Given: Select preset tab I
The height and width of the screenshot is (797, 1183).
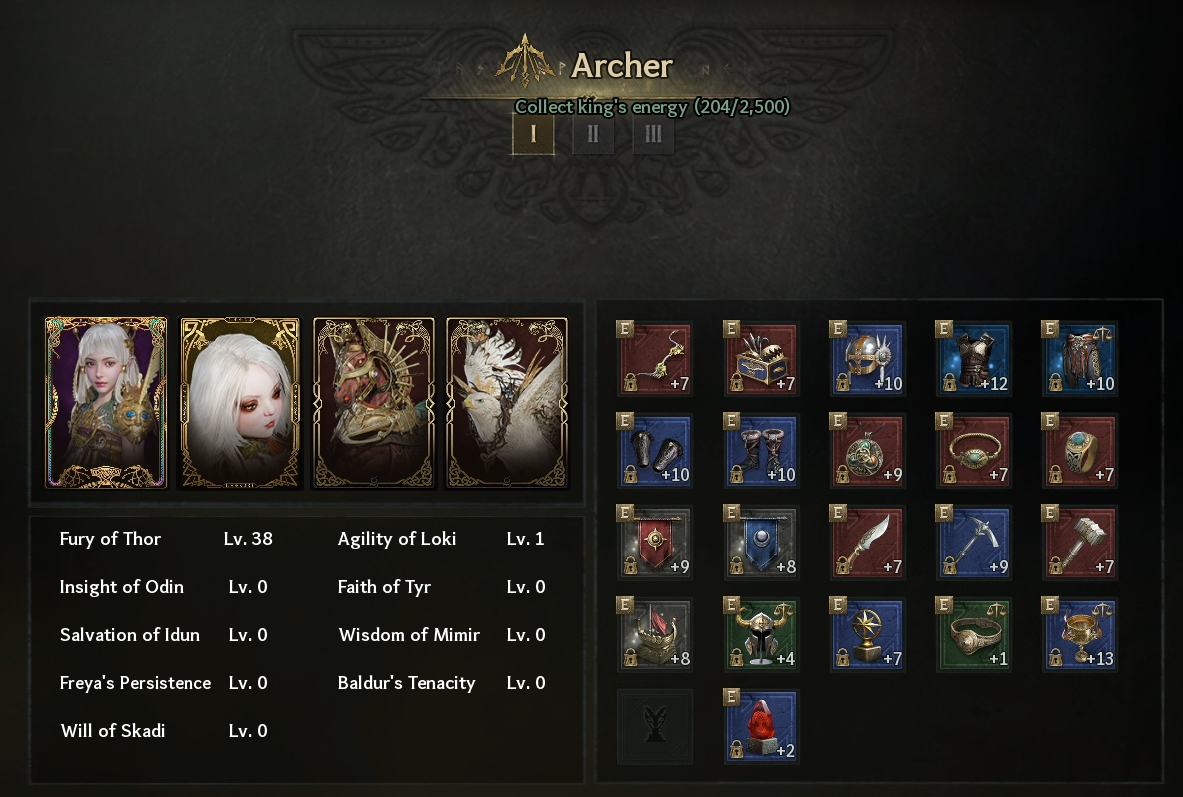Looking at the screenshot, I should pos(533,134).
